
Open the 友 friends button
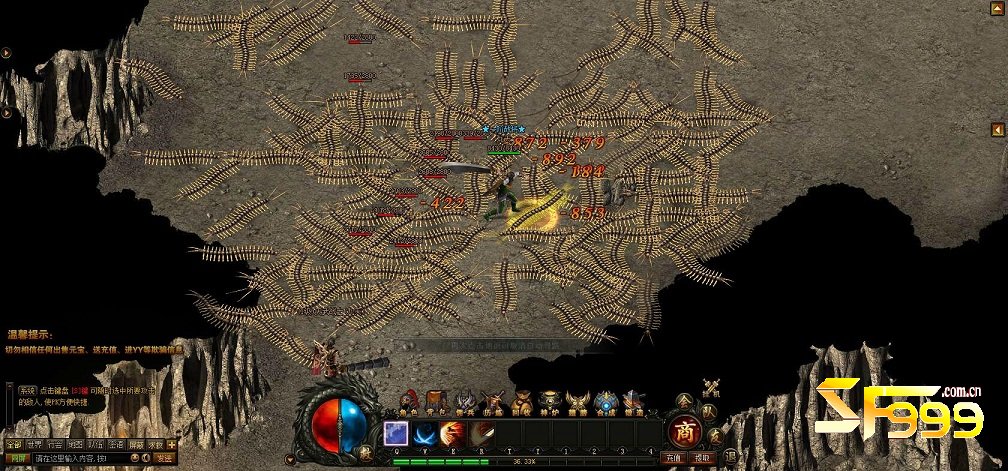(x=714, y=435)
